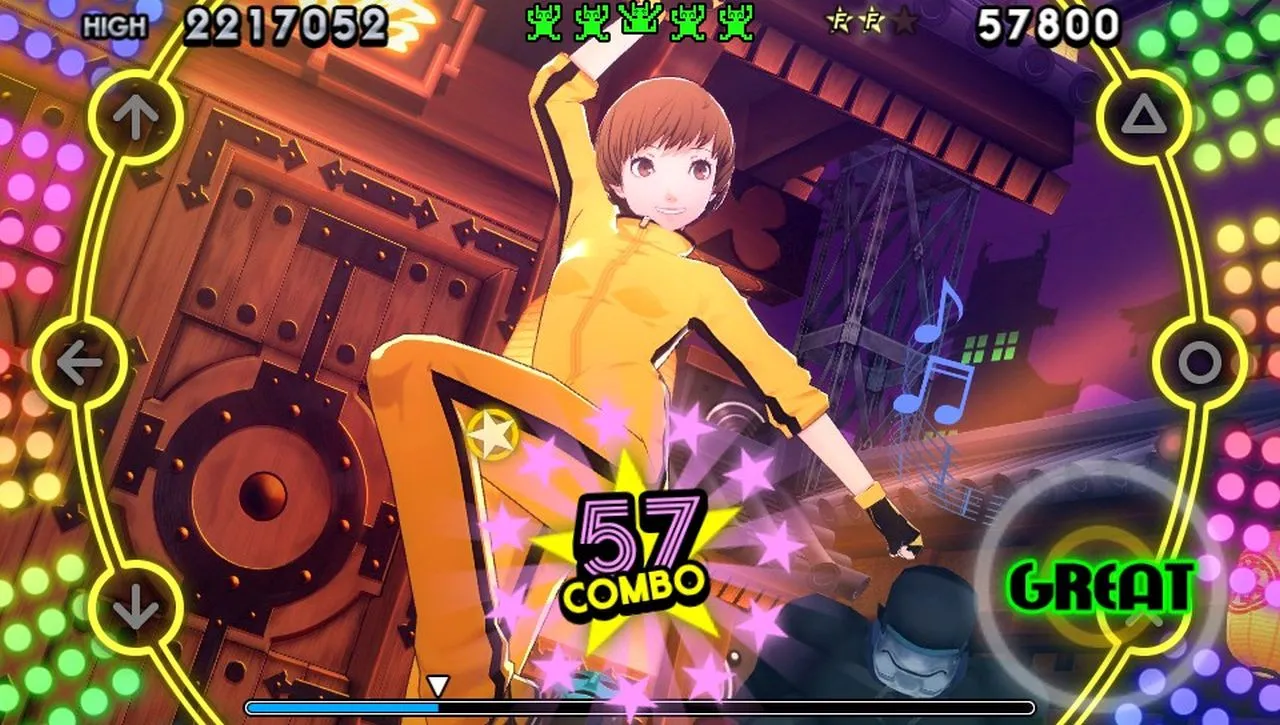
Task: Select the leftmost F star rating icon
Action: (839, 20)
